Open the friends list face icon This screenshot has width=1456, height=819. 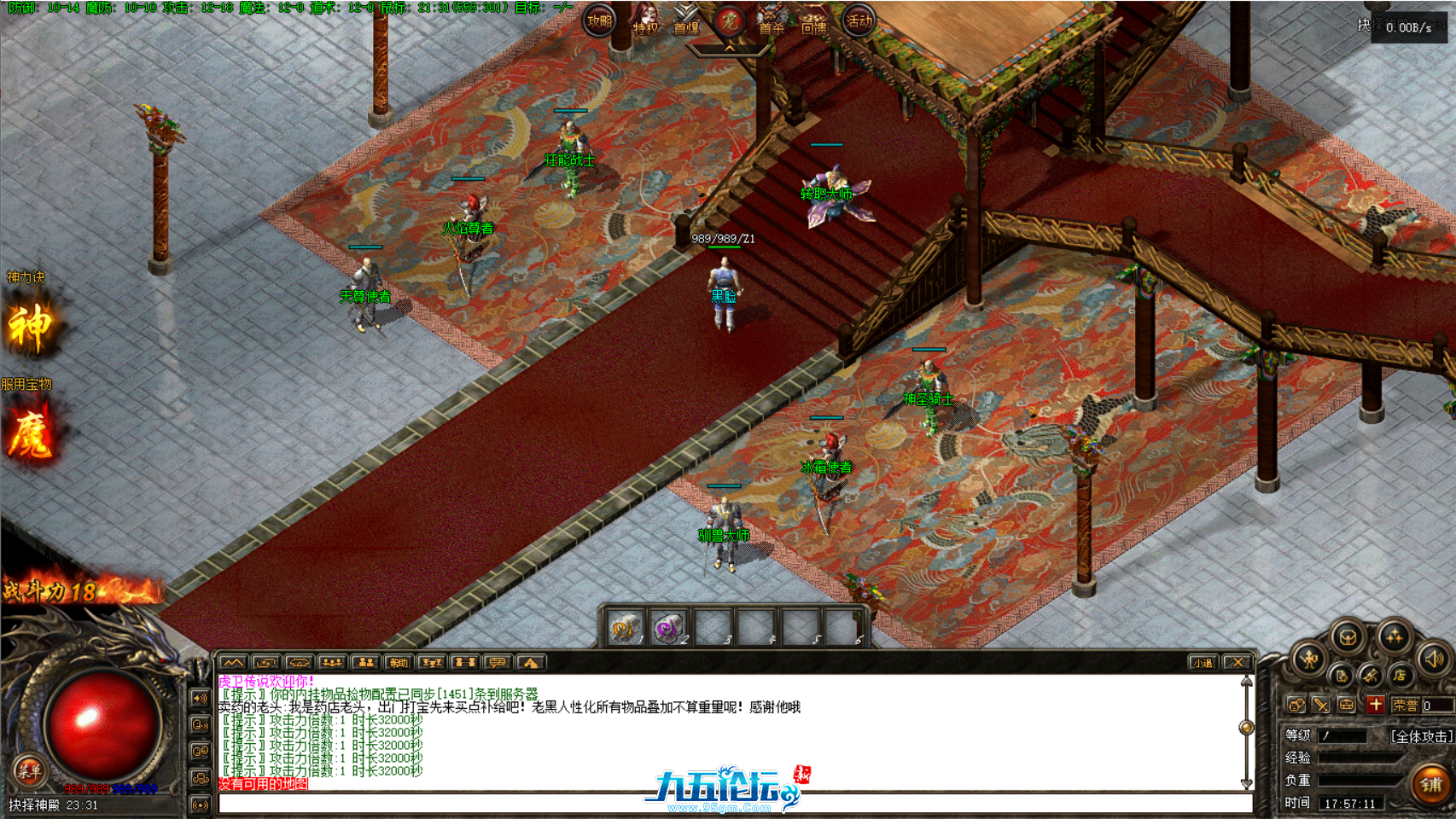1297,704
